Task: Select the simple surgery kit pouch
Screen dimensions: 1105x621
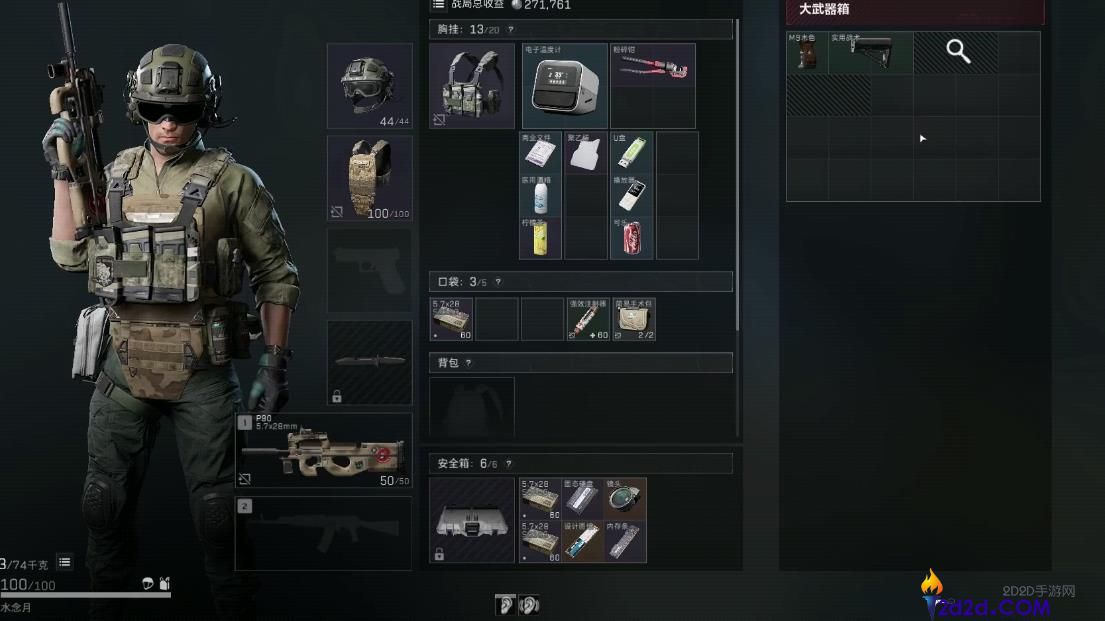Action: [x=631, y=319]
